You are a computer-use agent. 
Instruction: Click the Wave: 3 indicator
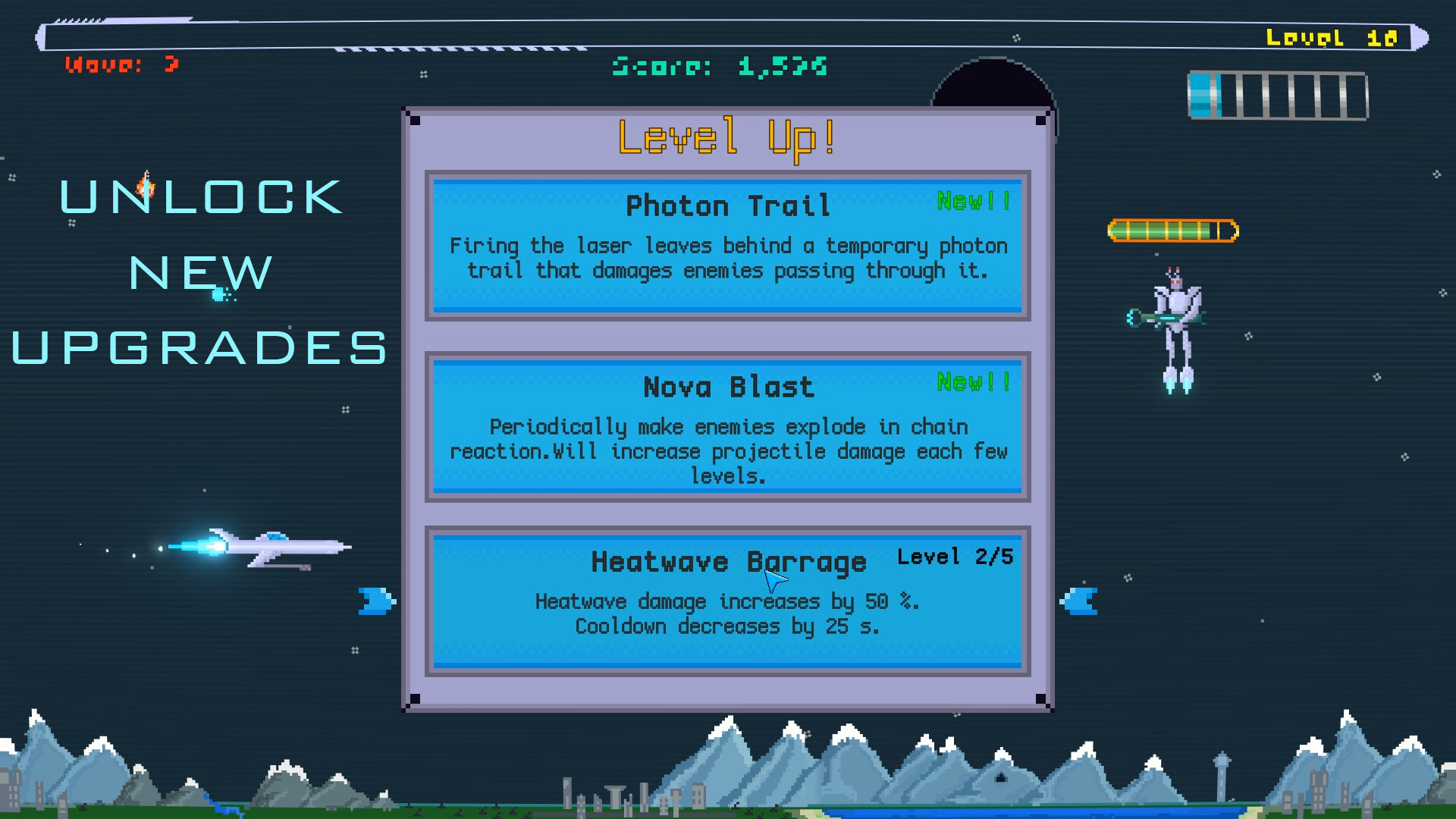click(123, 64)
